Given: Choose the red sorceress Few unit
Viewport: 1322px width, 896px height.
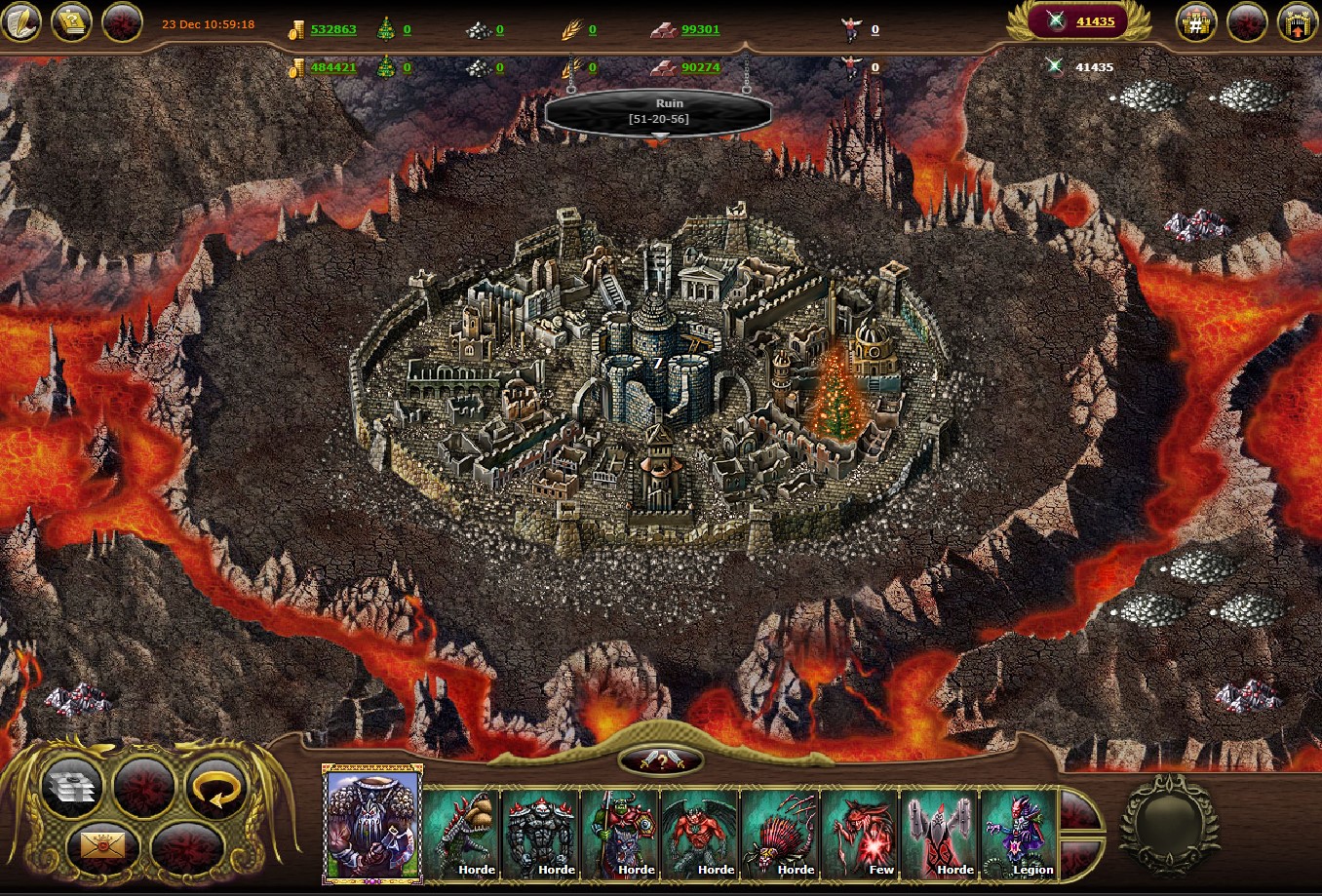Looking at the screenshot, I should point(861,833).
